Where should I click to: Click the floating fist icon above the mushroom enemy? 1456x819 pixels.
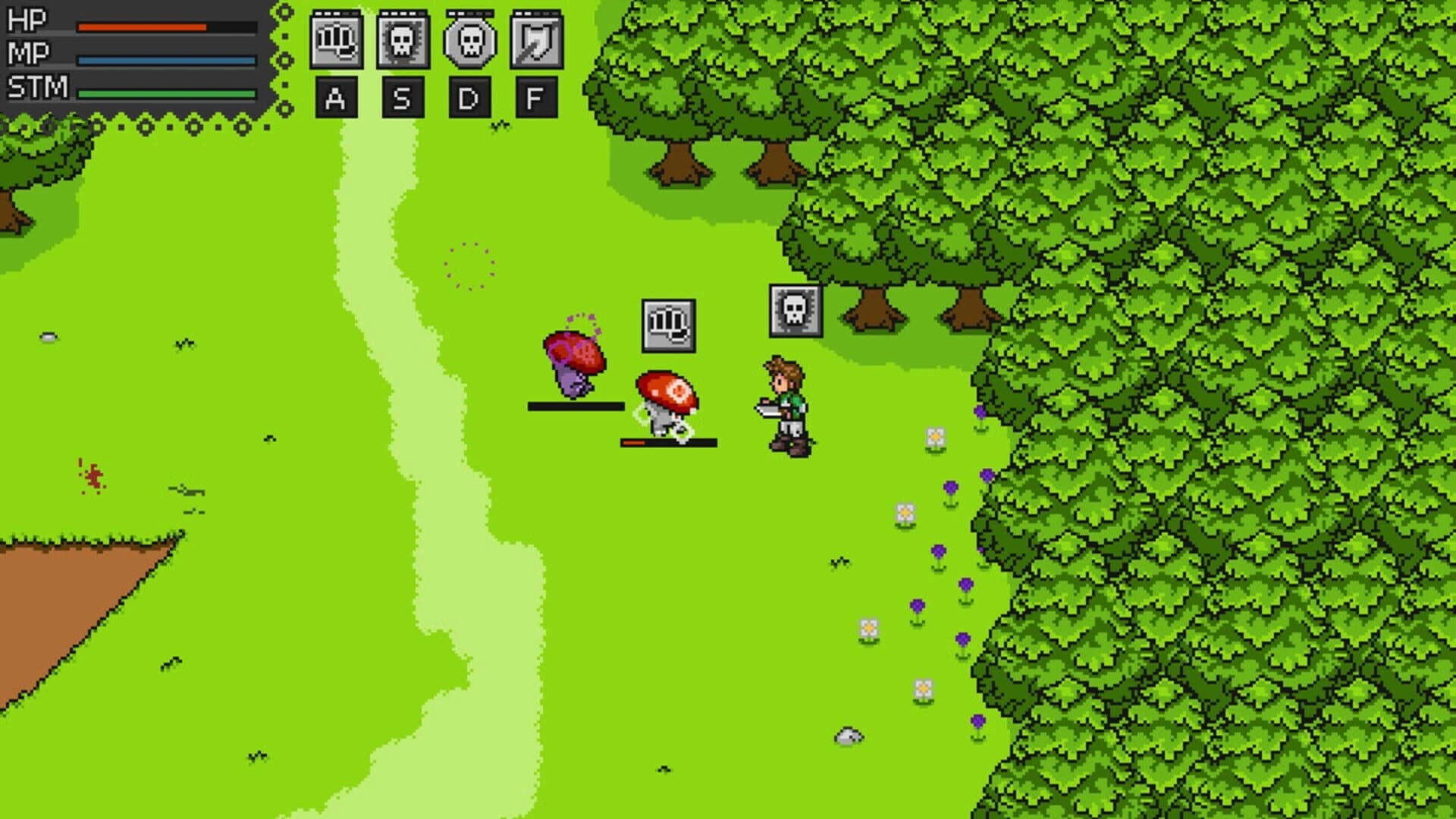(x=668, y=325)
